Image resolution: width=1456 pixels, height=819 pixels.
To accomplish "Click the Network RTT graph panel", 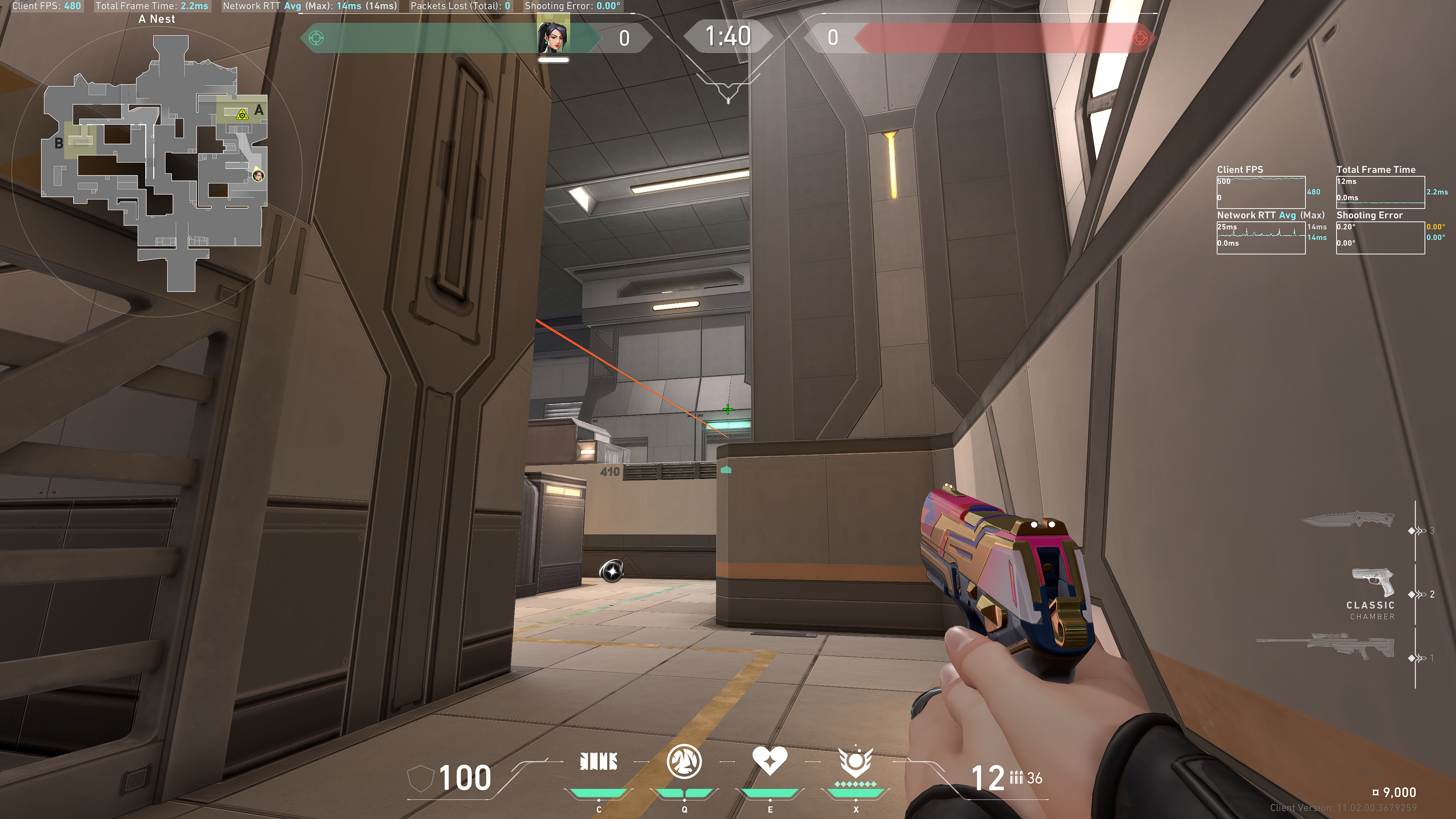I will 1260,237.
